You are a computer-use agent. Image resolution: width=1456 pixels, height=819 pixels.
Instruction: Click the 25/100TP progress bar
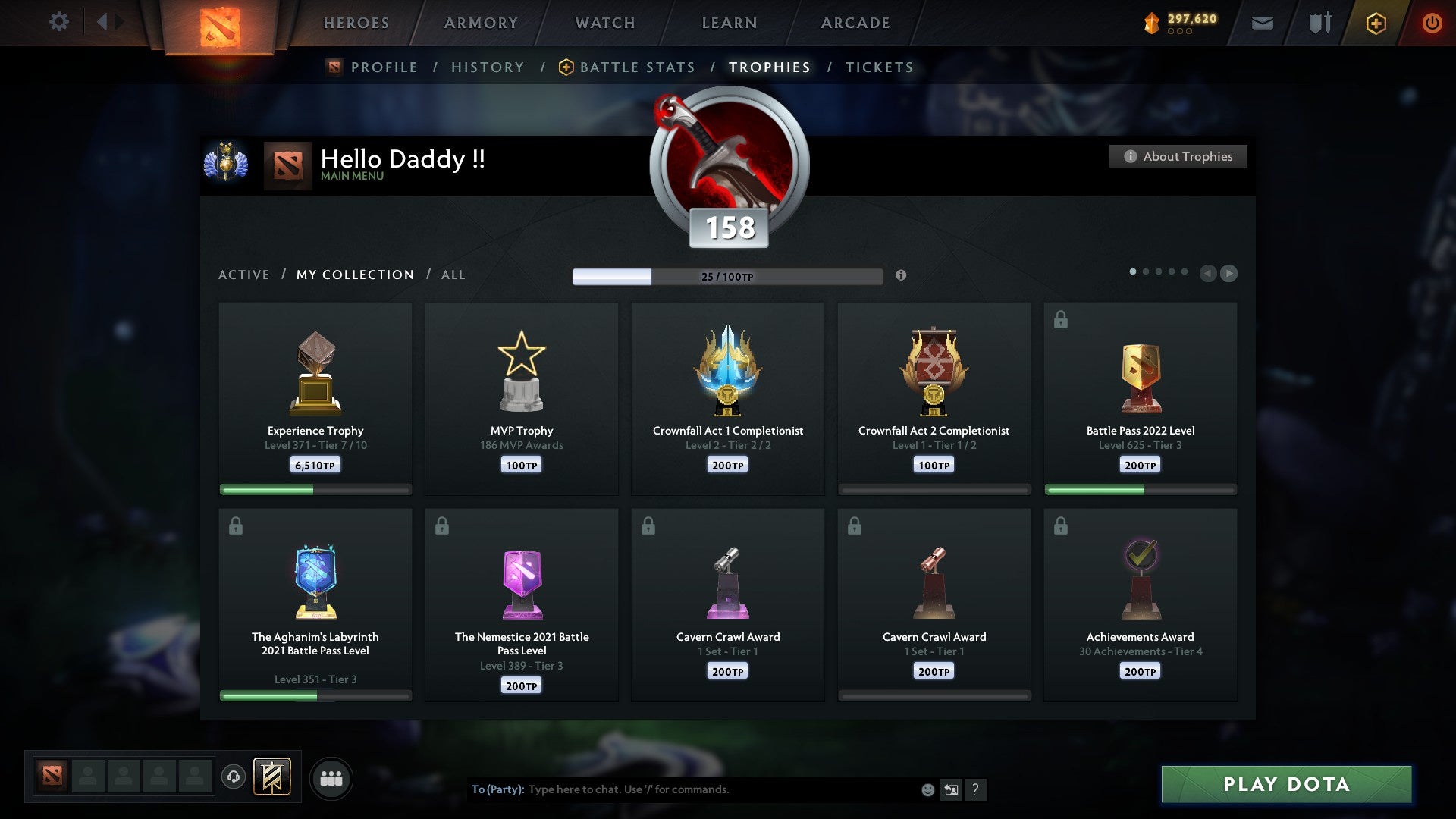(728, 276)
